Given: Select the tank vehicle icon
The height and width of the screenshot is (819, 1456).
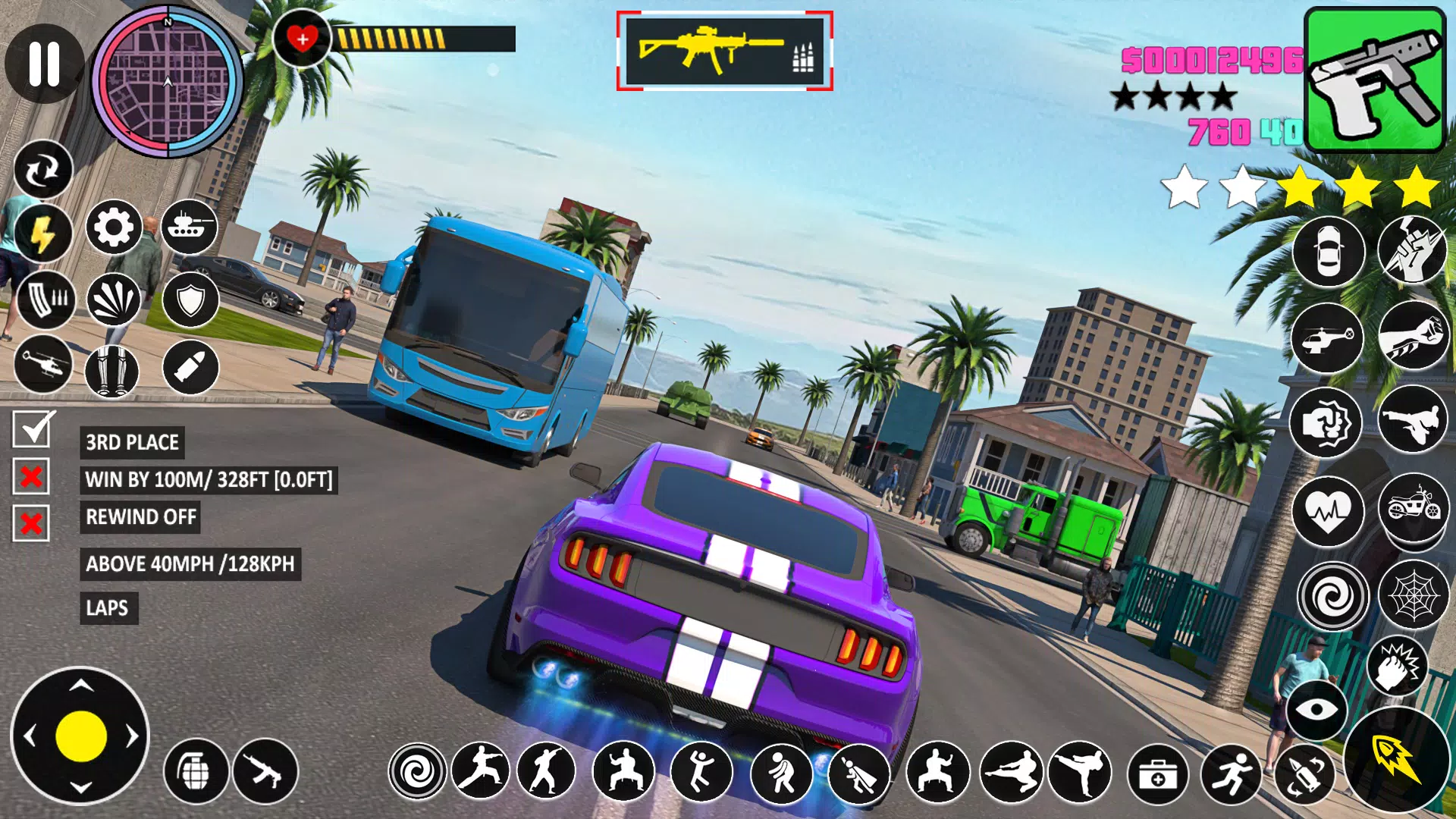Looking at the screenshot, I should pos(189,227).
